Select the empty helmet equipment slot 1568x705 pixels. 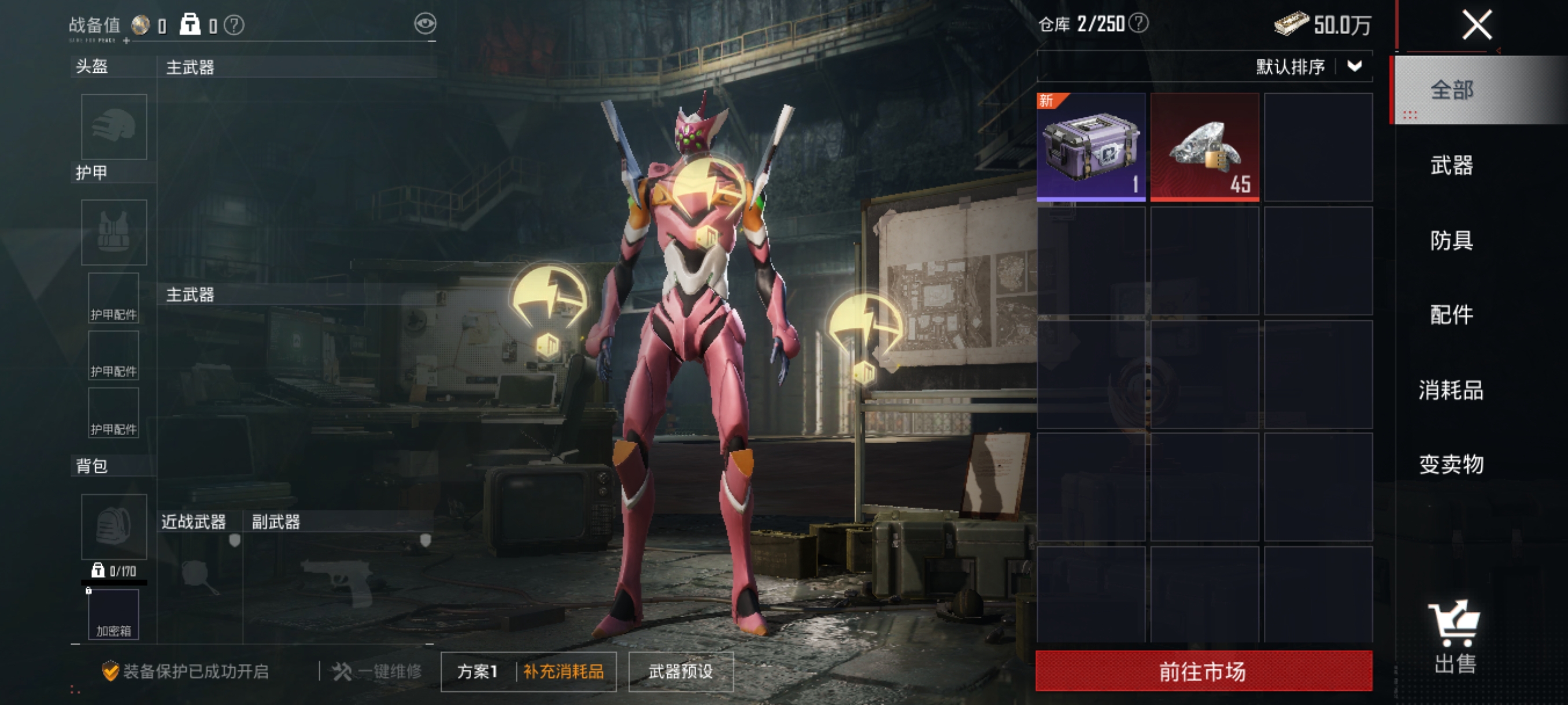(114, 127)
